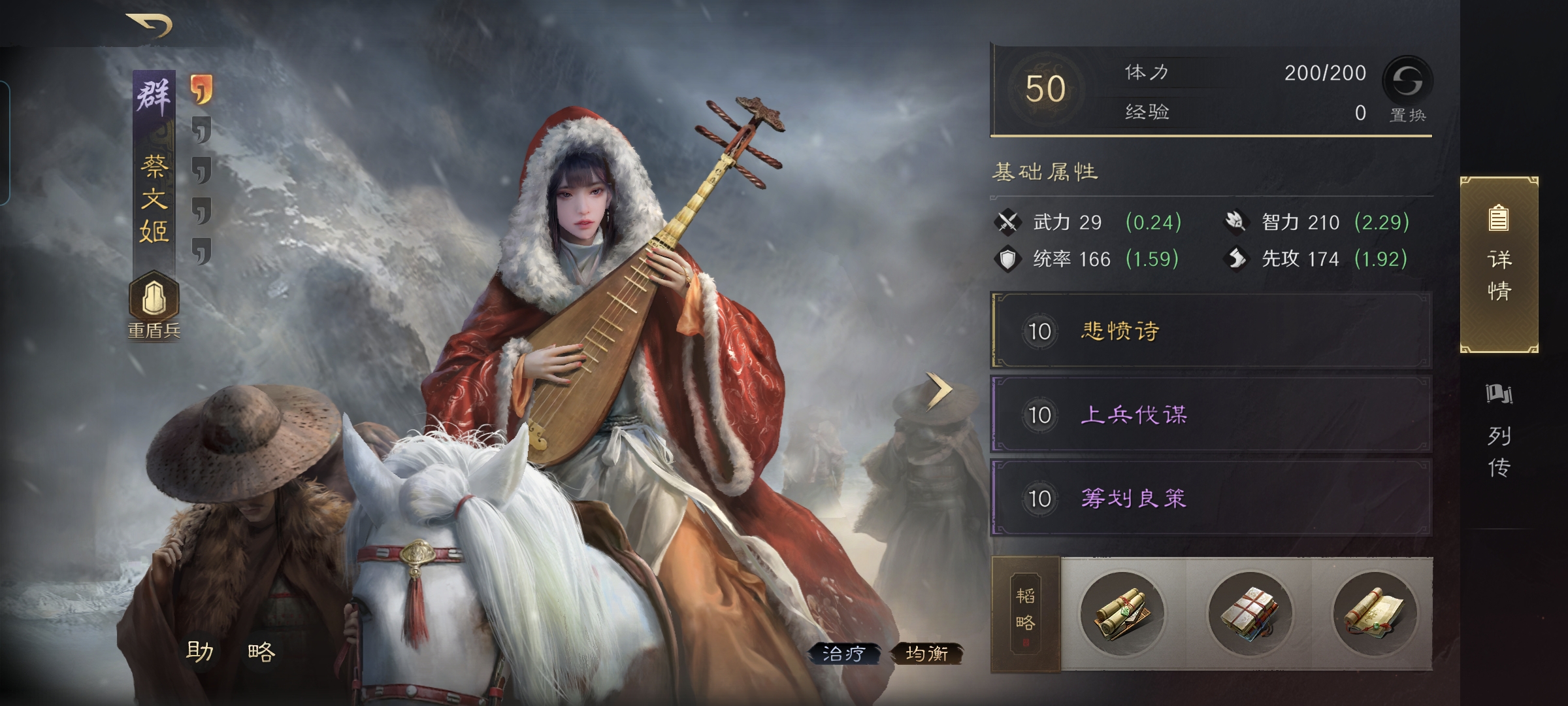Open the 韬略 strategy label

tap(1025, 613)
